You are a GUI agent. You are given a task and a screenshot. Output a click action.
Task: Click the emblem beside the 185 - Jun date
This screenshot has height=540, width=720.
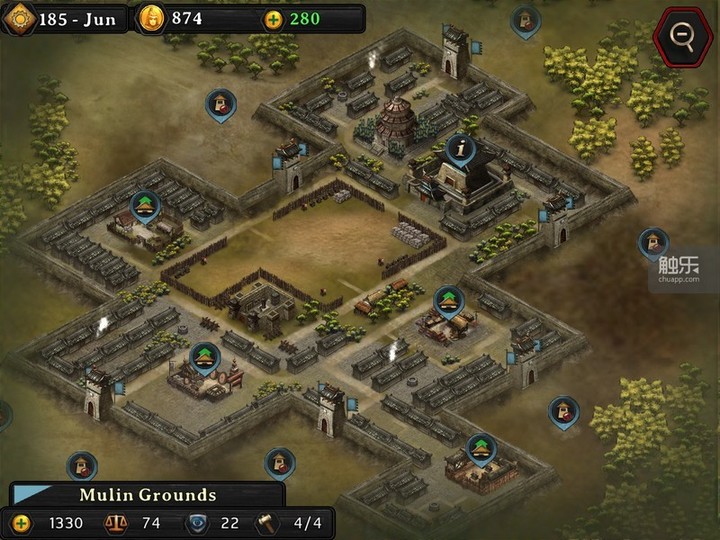pyautogui.click(x=22, y=18)
